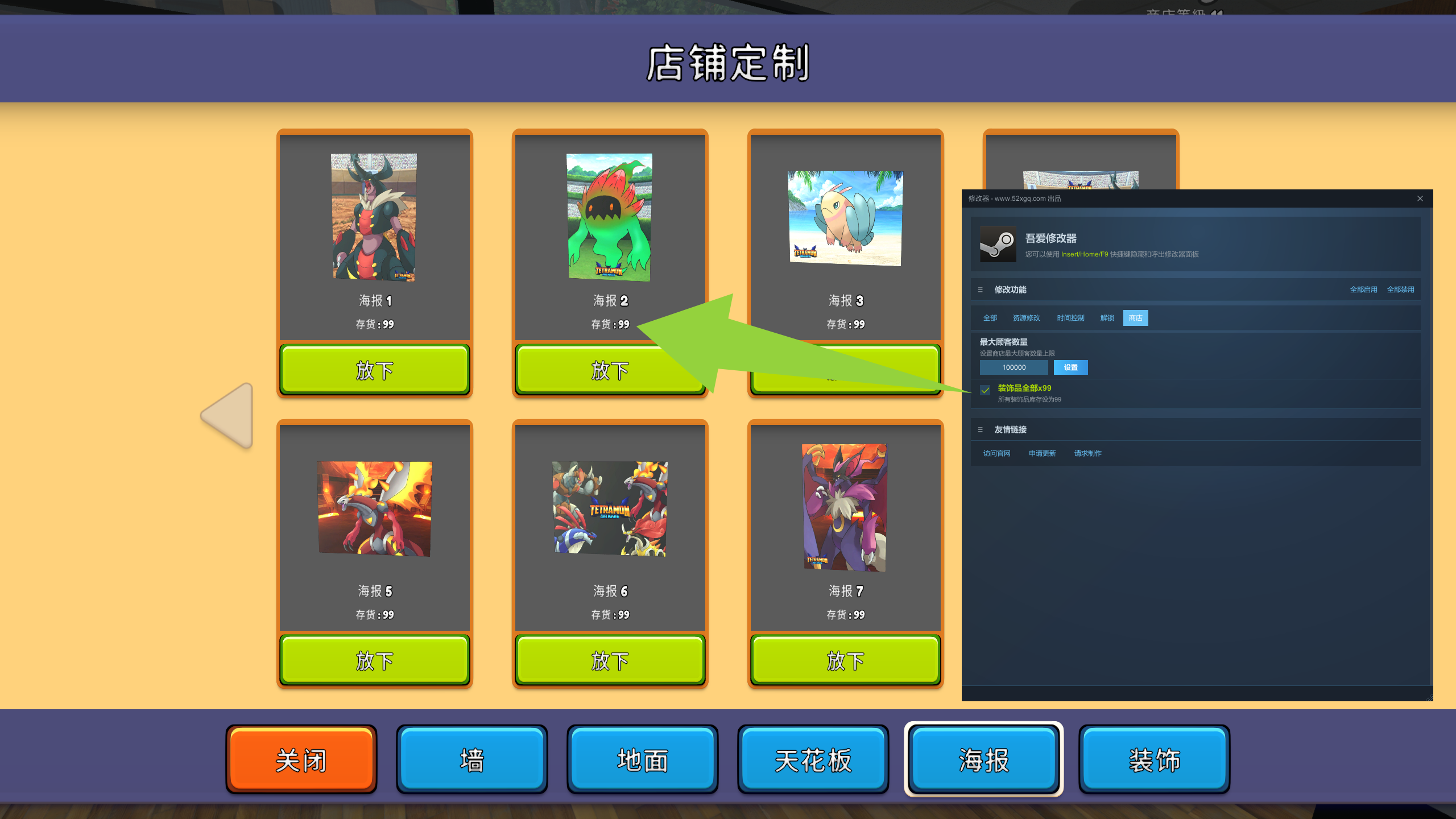Disable all cheats via 全部禁用
This screenshot has width=1456, height=819.
tap(1402, 289)
